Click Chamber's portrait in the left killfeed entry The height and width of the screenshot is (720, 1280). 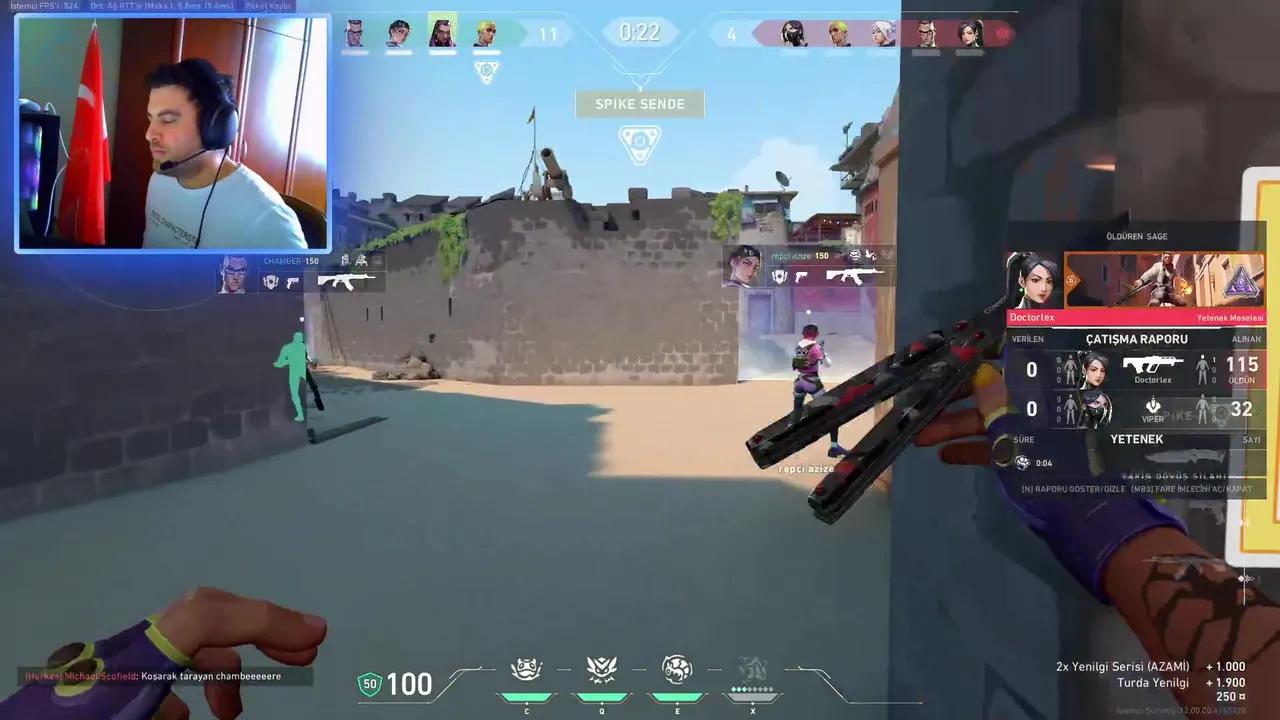(234, 275)
